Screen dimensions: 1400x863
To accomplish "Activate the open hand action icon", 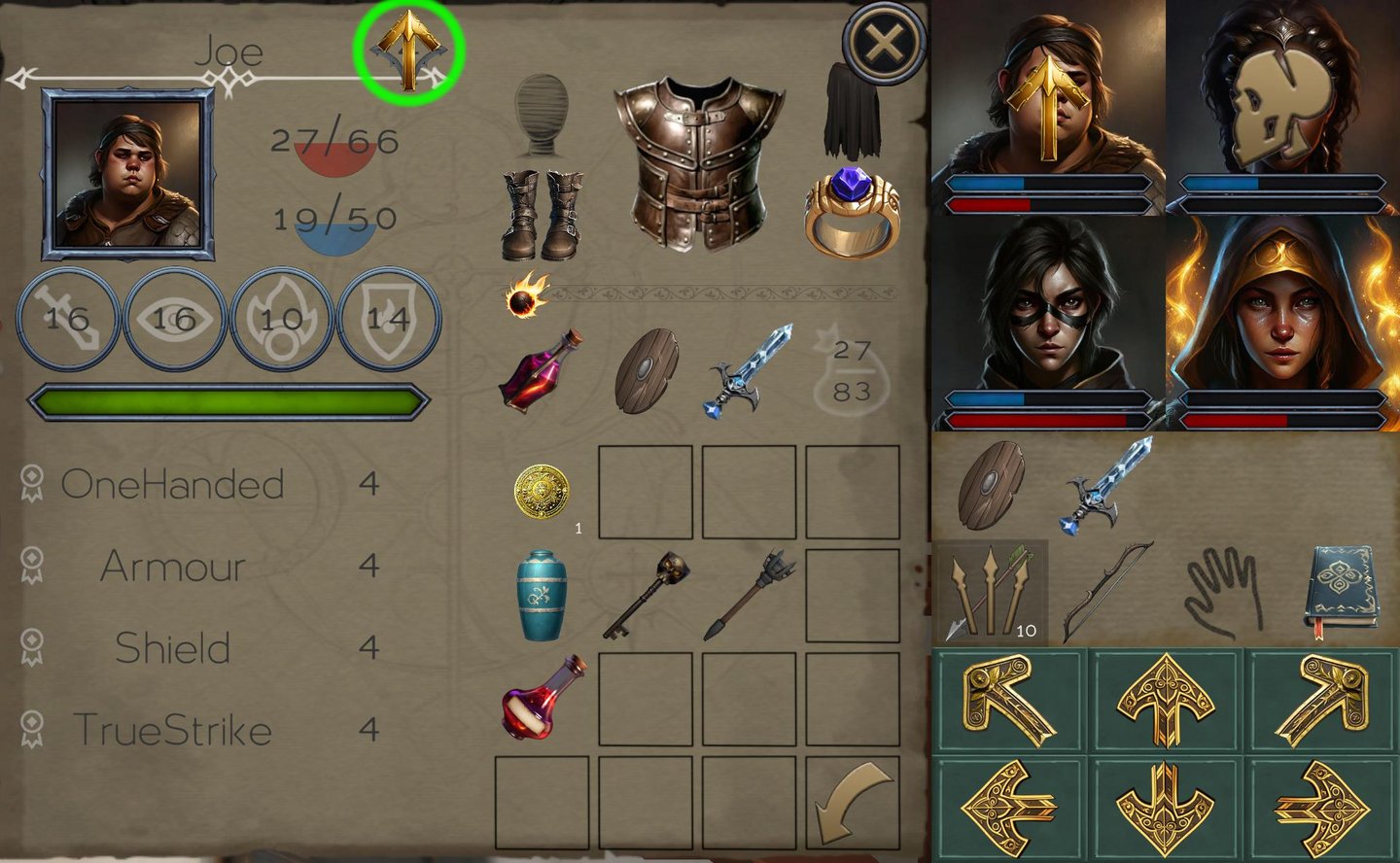I will [1223, 593].
